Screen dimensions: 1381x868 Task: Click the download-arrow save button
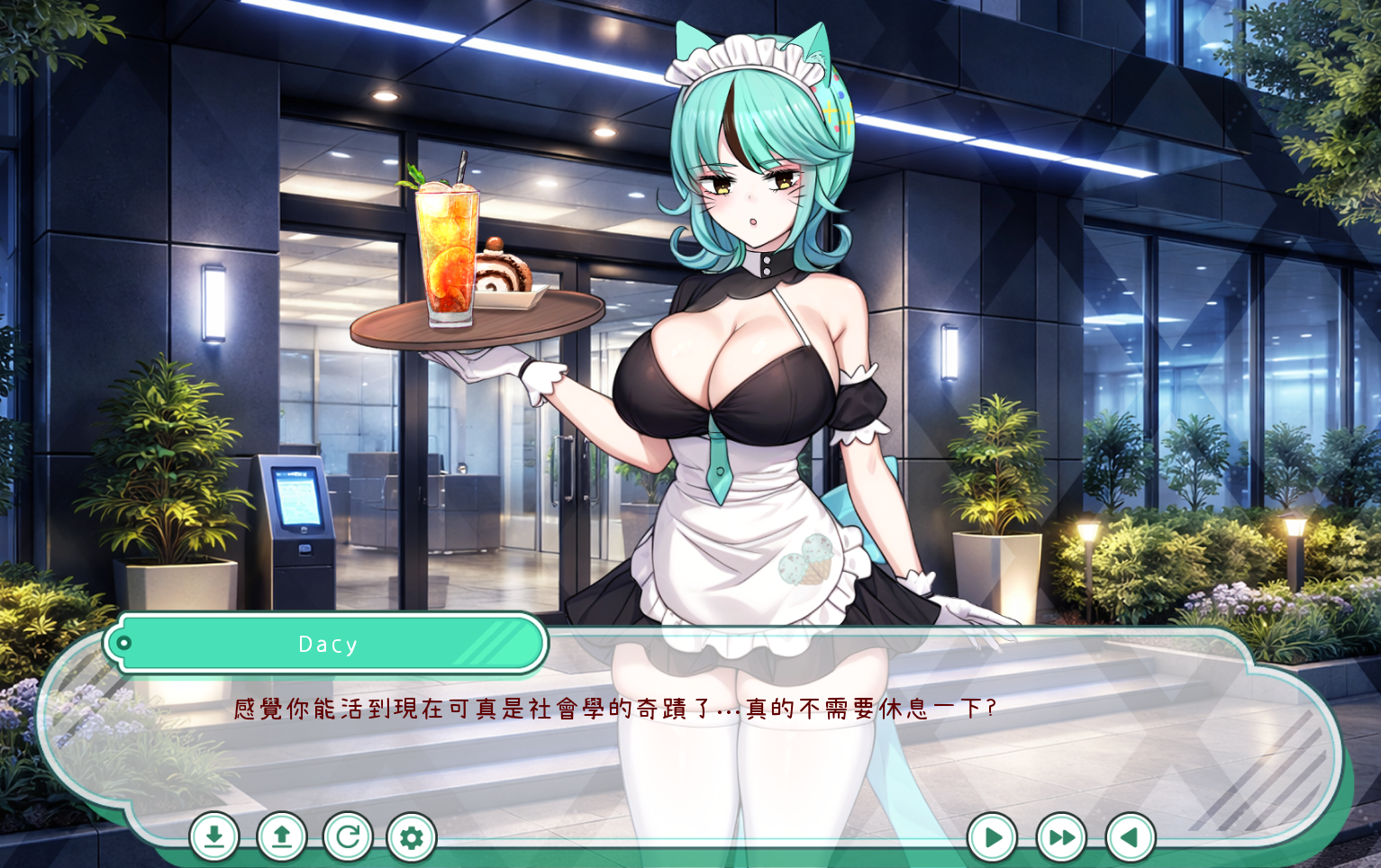214,837
